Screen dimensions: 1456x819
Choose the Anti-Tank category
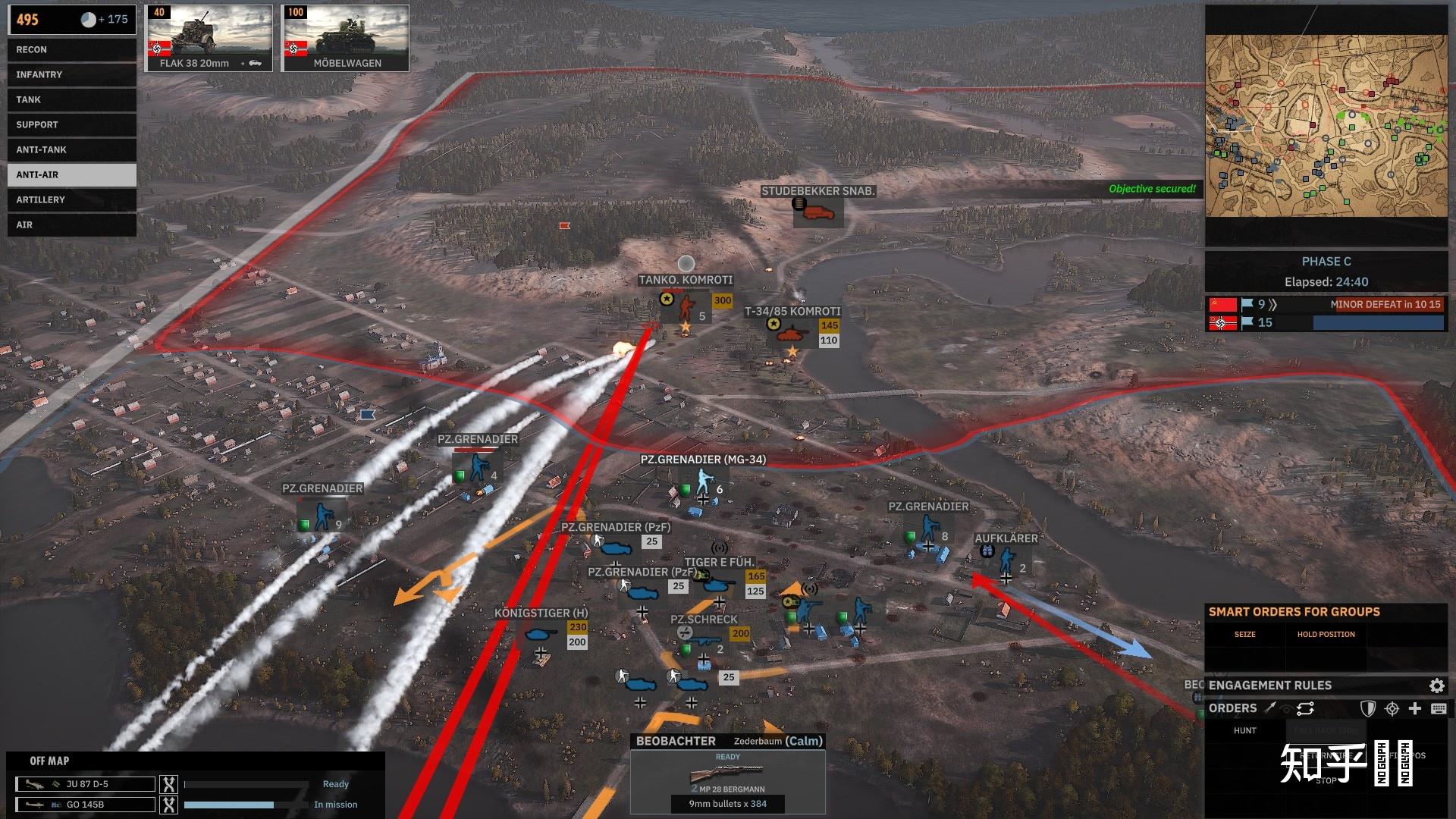point(71,150)
